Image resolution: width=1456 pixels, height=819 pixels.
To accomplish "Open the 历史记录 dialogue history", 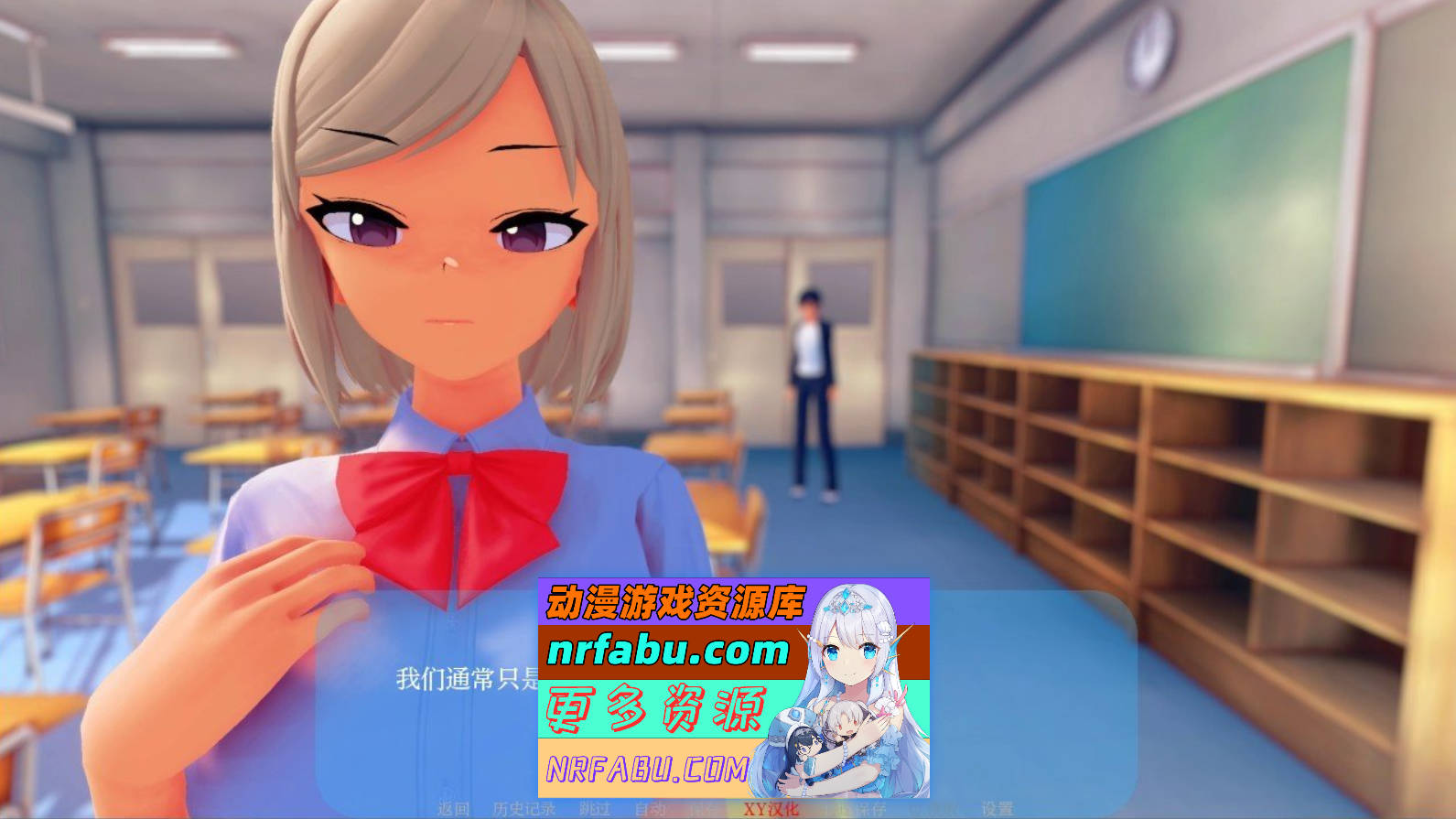I will tap(523, 809).
